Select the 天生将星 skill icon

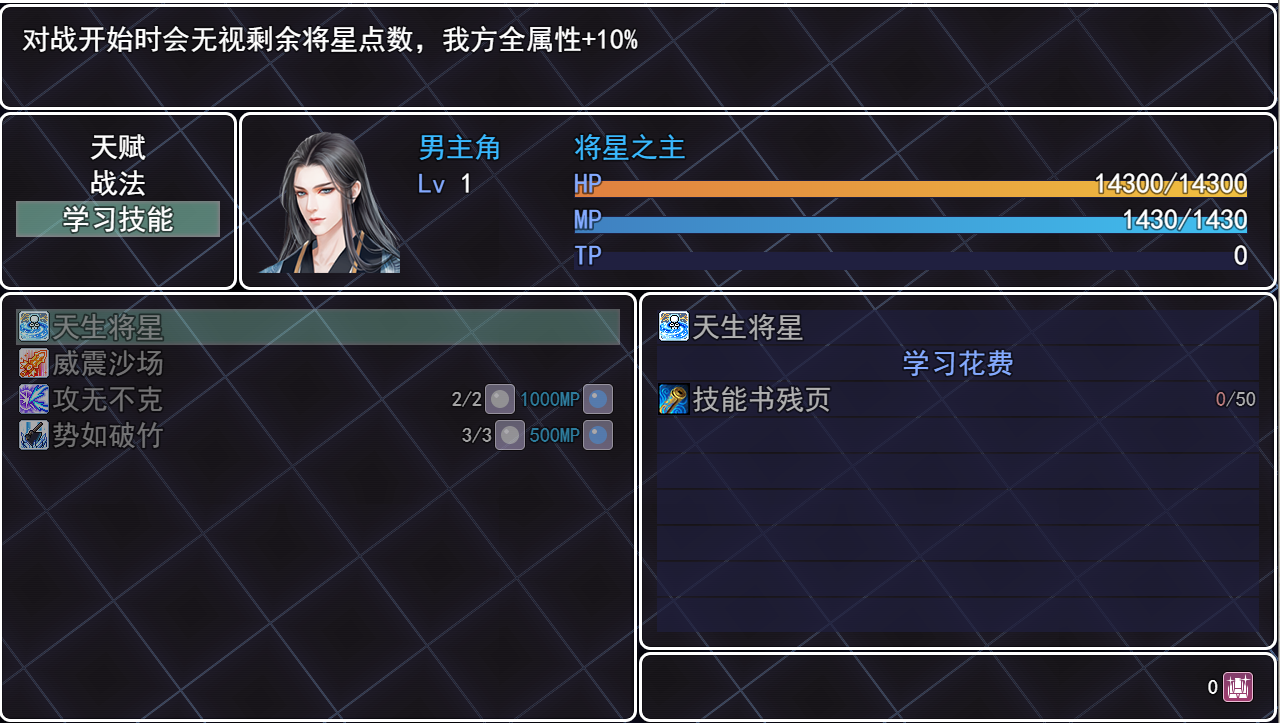pos(33,326)
